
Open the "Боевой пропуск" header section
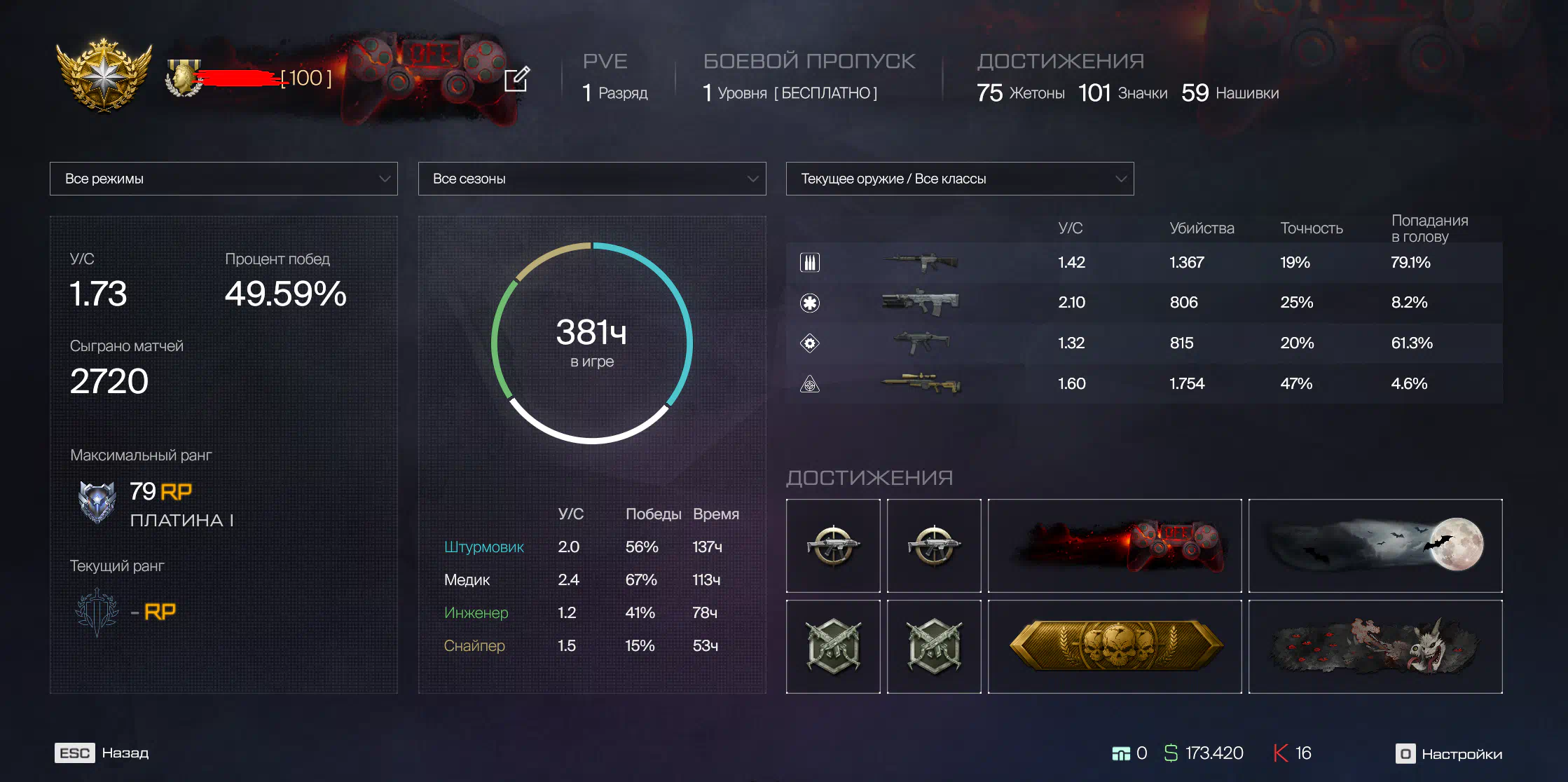point(809,62)
